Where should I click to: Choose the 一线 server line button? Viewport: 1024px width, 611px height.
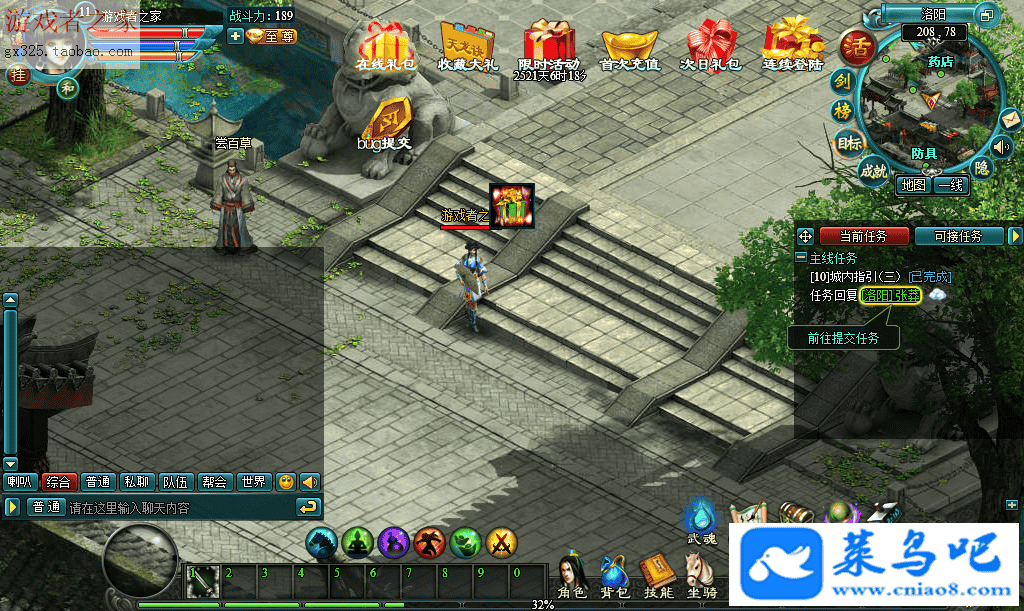(x=951, y=185)
